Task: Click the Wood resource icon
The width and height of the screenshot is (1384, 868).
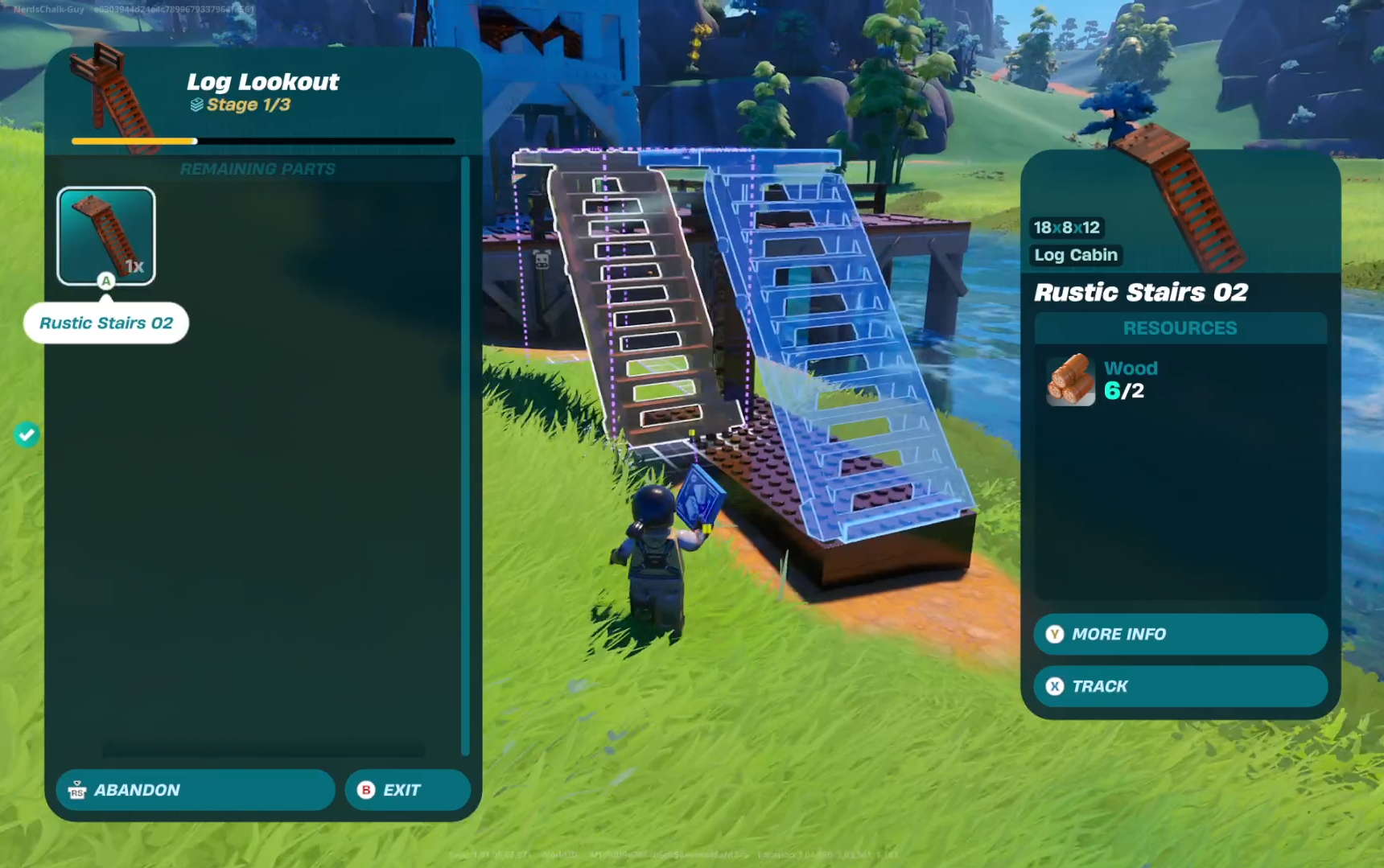Action: point(1071,380)
